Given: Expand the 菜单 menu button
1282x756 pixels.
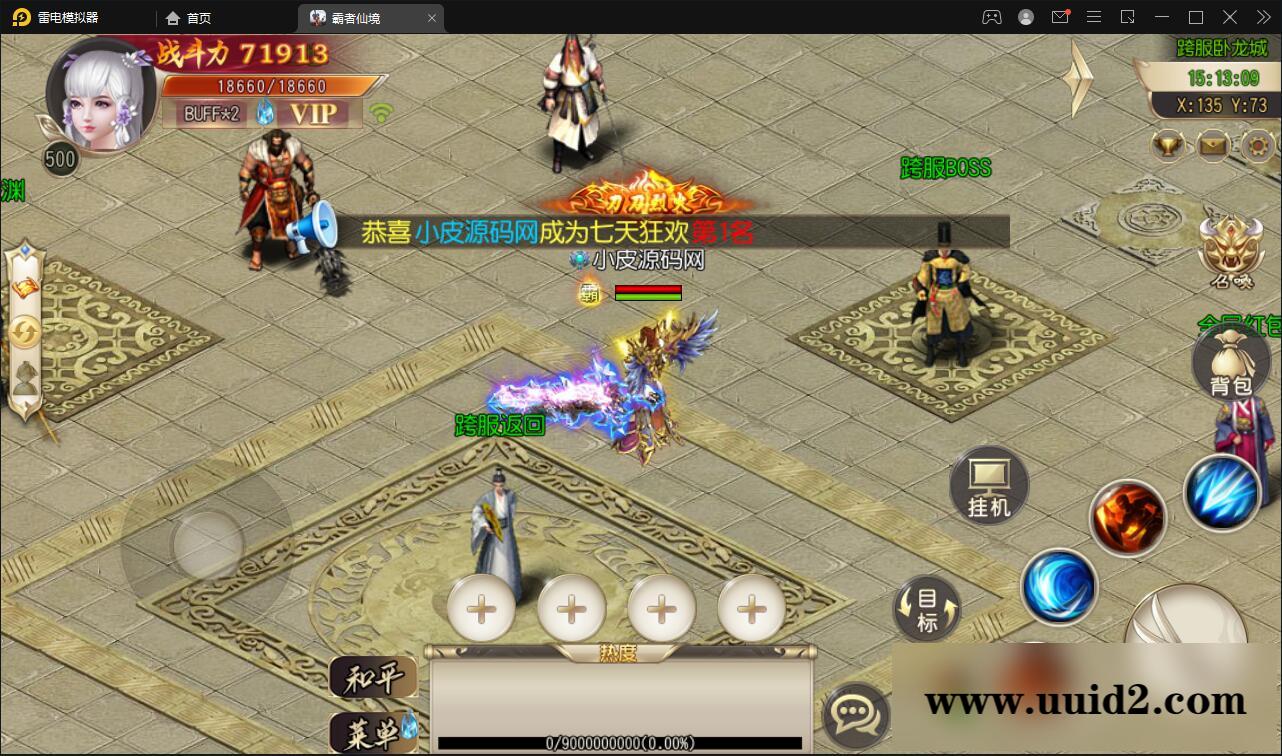Looking at the screenshot, I should [375, 731].
